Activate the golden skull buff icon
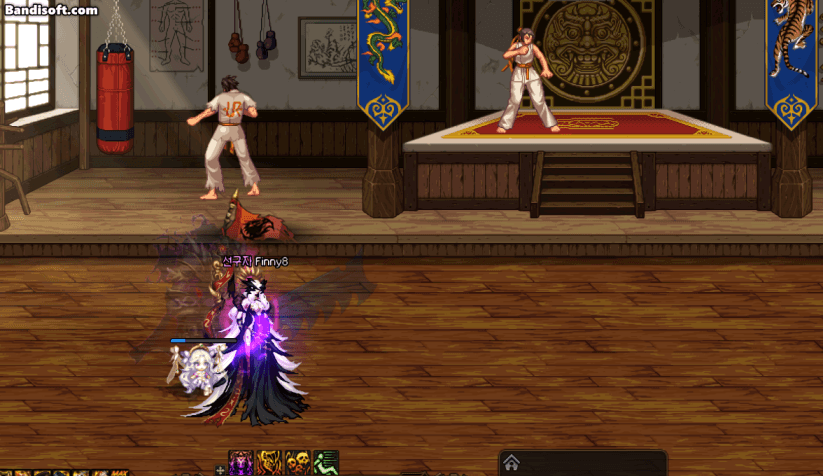The width and height of the screenshot is (823, 476). [297, 463]
